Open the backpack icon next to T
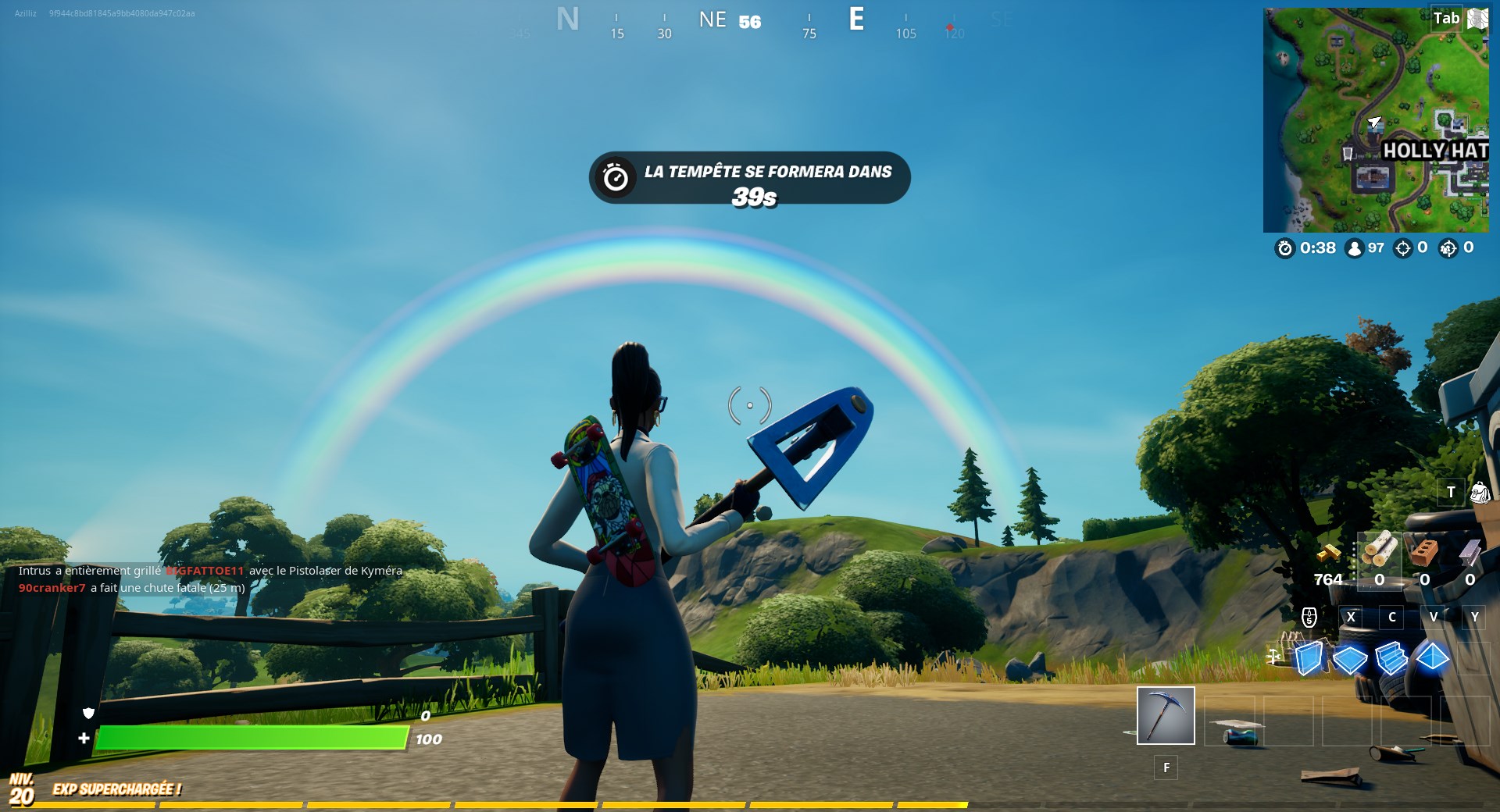This screenshot has width=1500, height=812. pyautogui.click(x=1479, y=493)
